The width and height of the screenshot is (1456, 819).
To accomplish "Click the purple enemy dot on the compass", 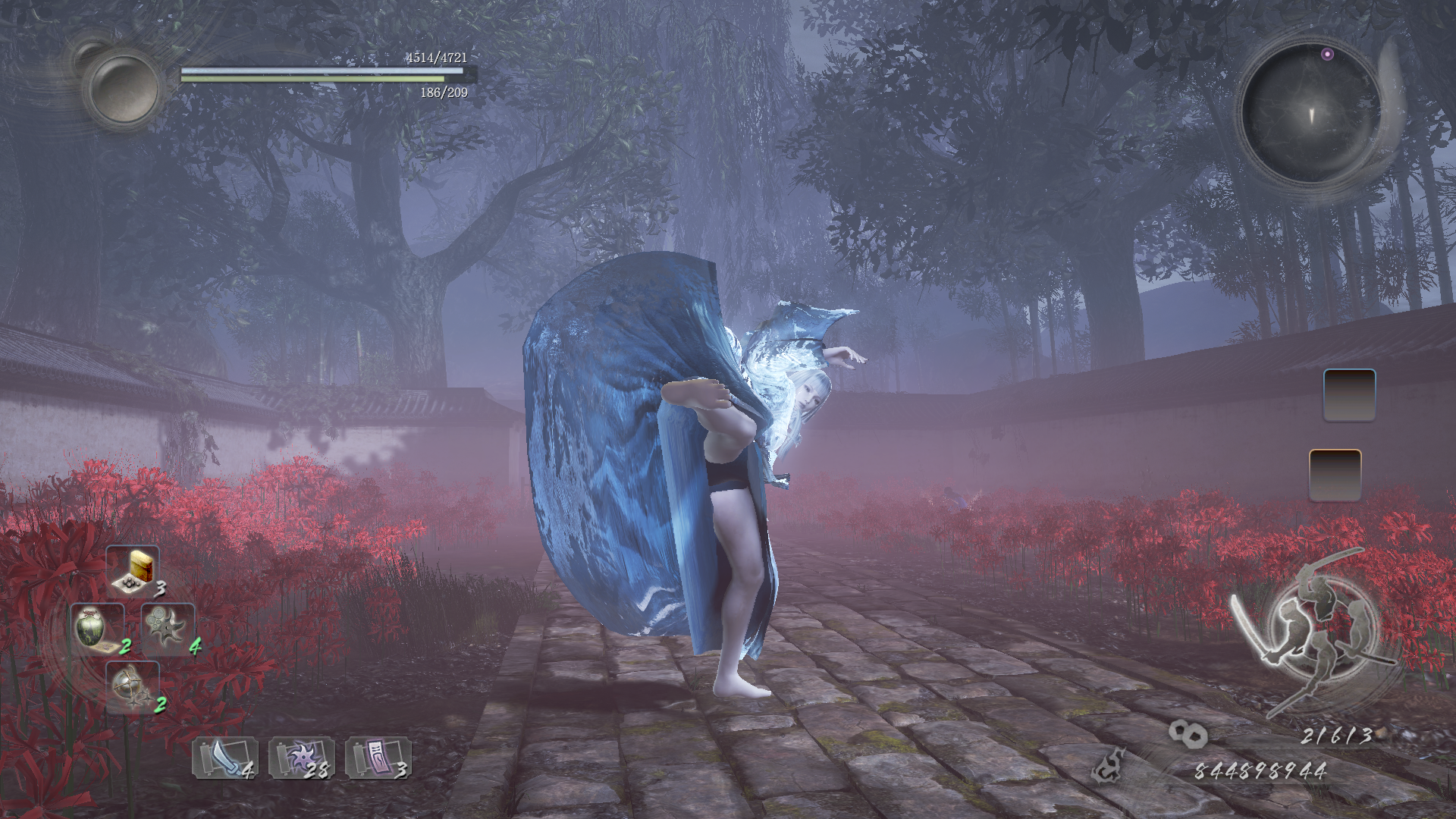I will pyautogui.click(x=1327, y=54).
